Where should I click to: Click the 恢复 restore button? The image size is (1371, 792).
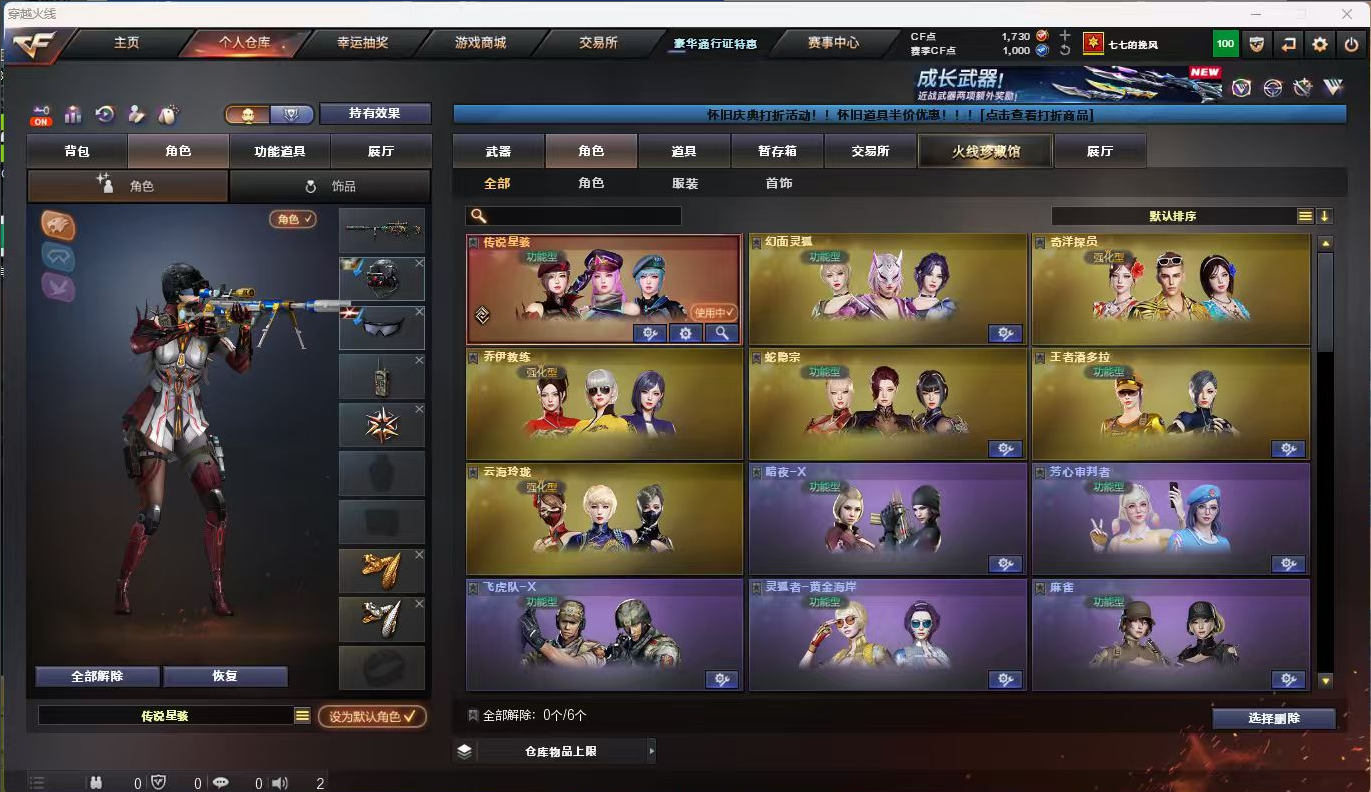point(225,676)
